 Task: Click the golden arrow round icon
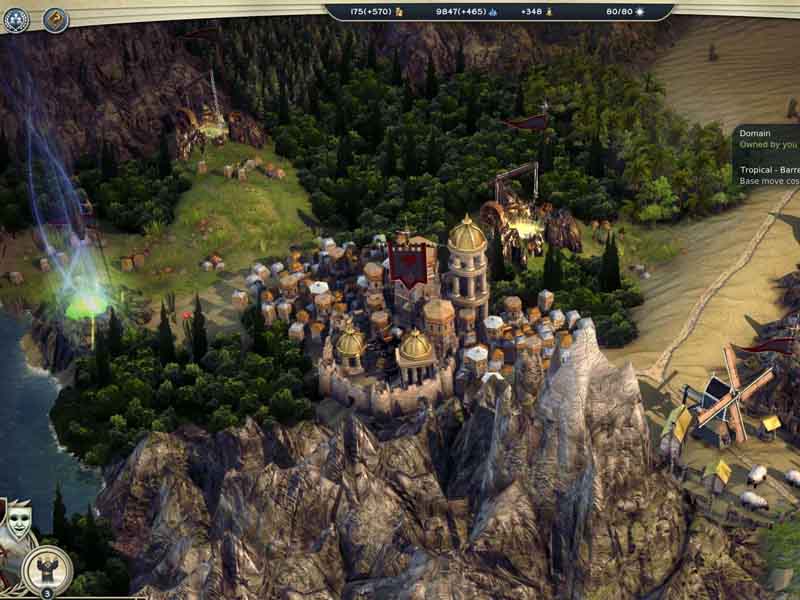55,19
